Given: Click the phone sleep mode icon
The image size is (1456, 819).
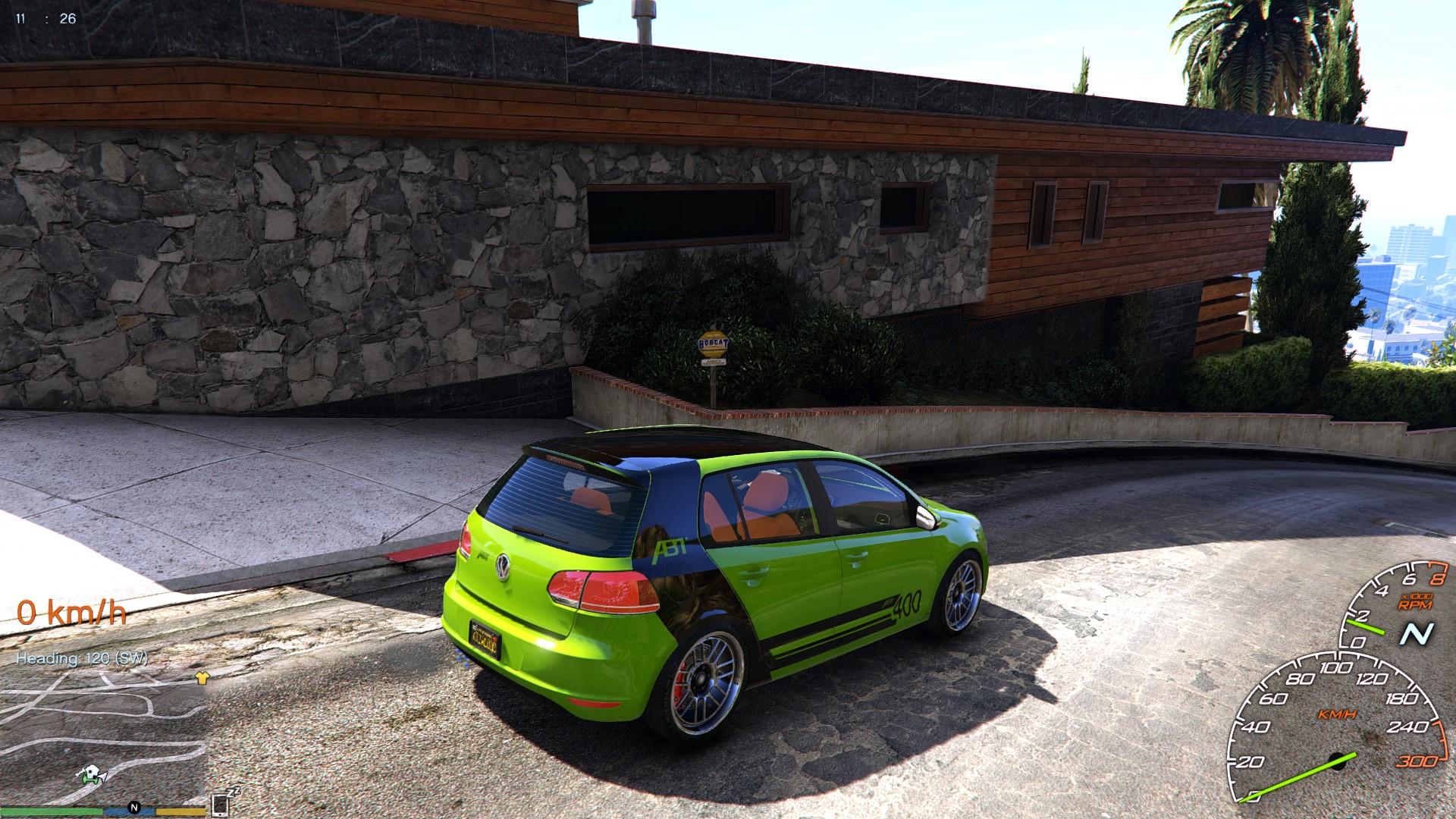Looking at the screenshot, I should (x=221, y=804).
